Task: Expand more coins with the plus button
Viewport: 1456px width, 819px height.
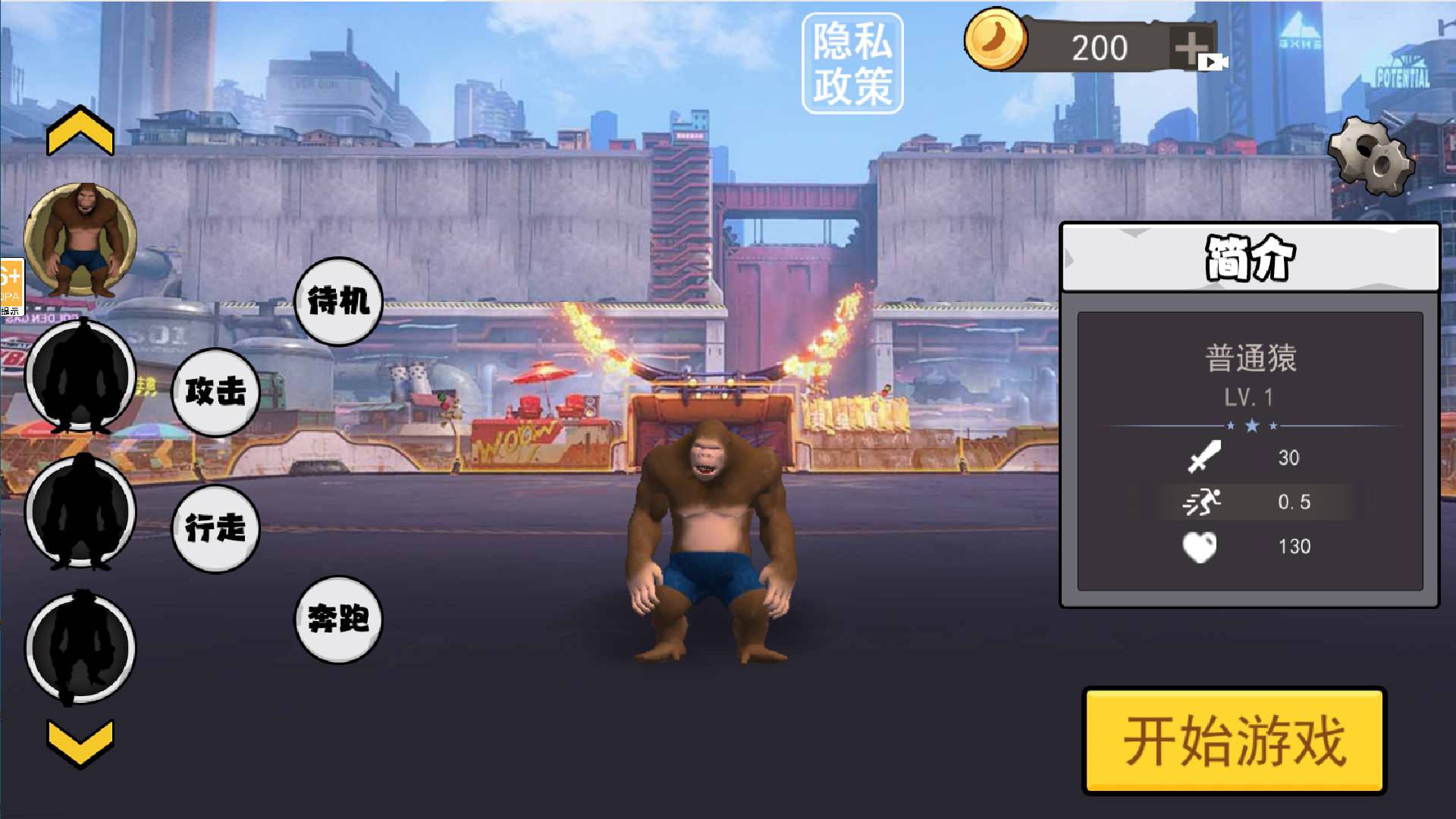Action: (1188, 47)
